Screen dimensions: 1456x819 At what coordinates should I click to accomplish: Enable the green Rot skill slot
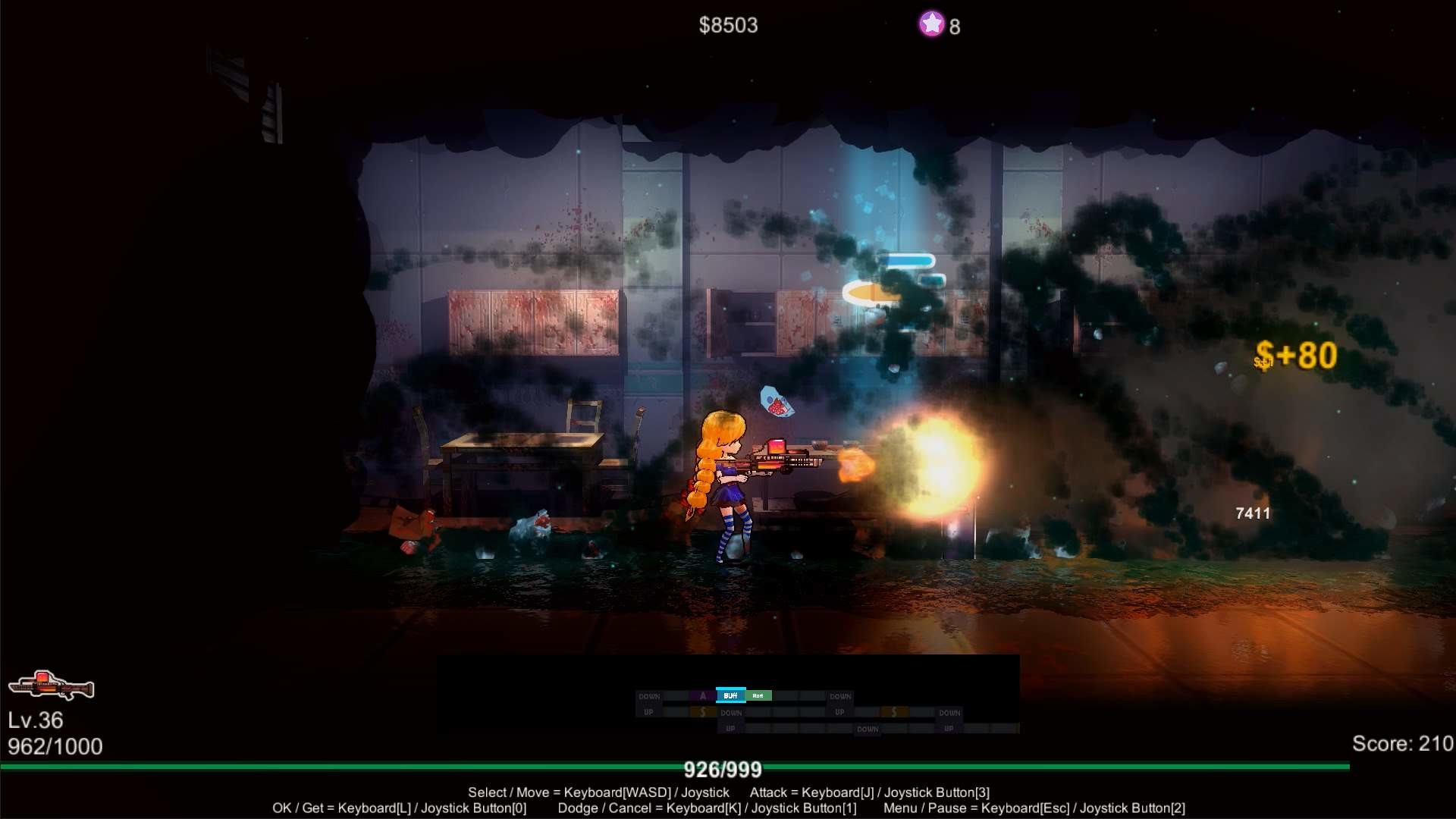[x=758, y=695]
